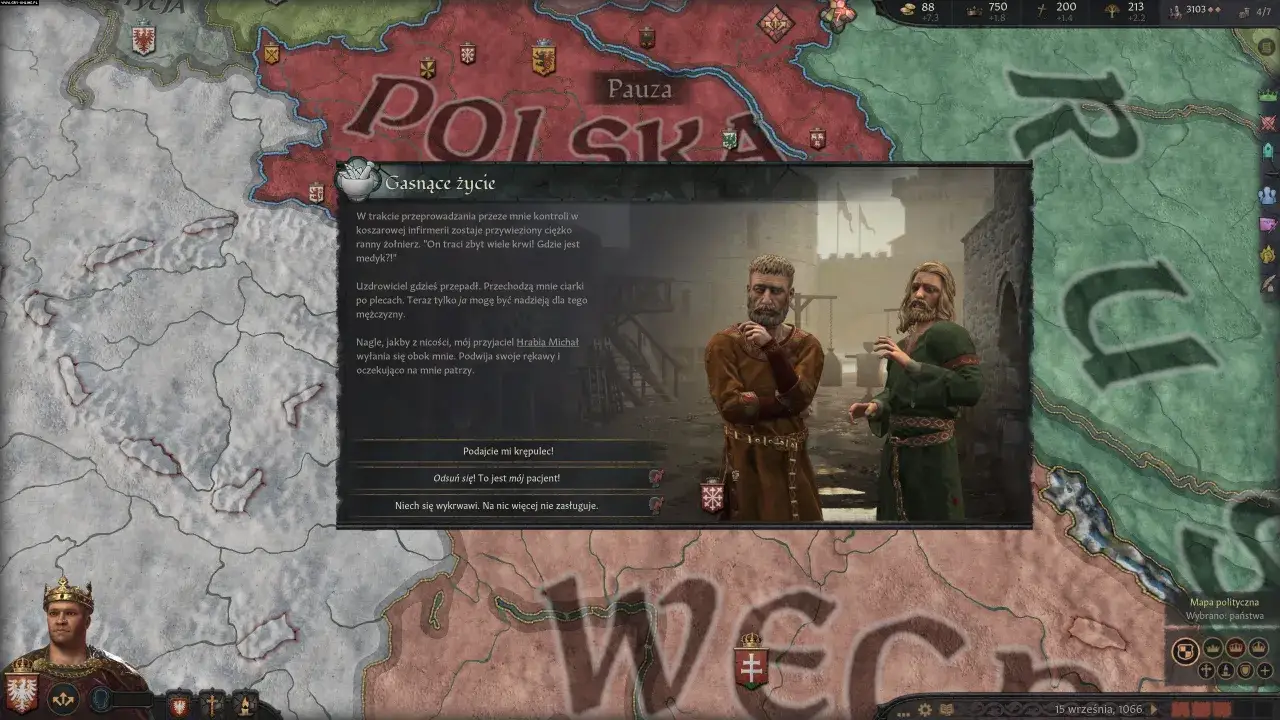
Task: Select the military movement arrows icon
Action: 62,699
